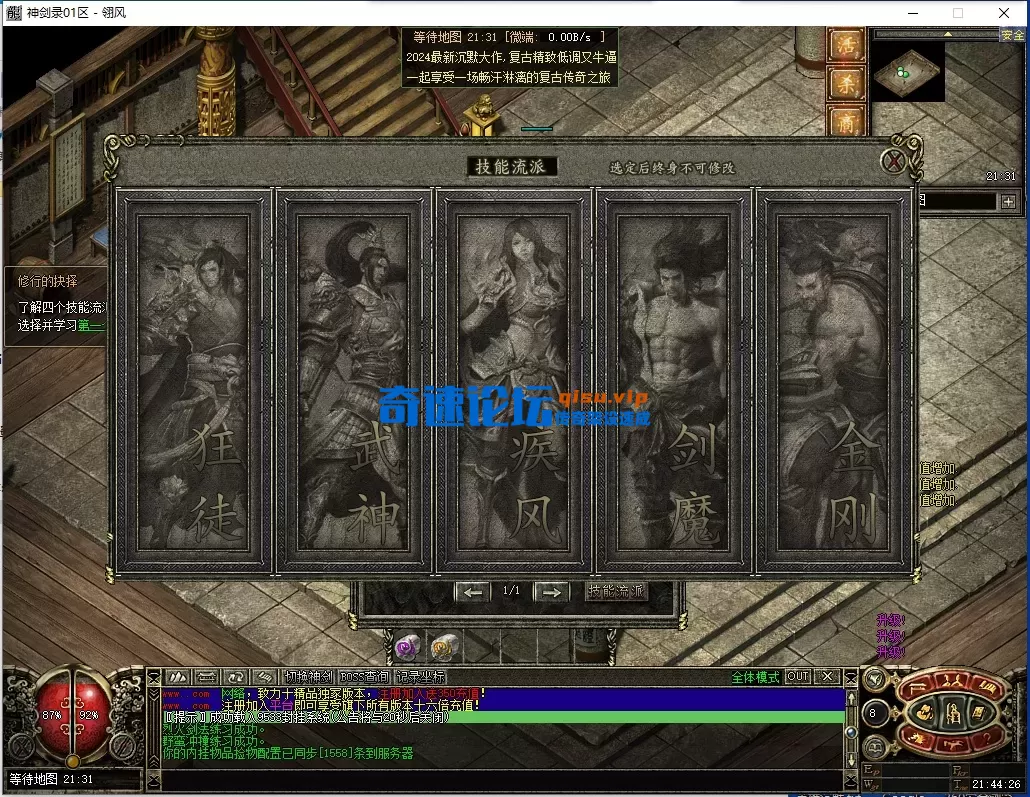Open the 杀 side menu button

pos(846,85)
